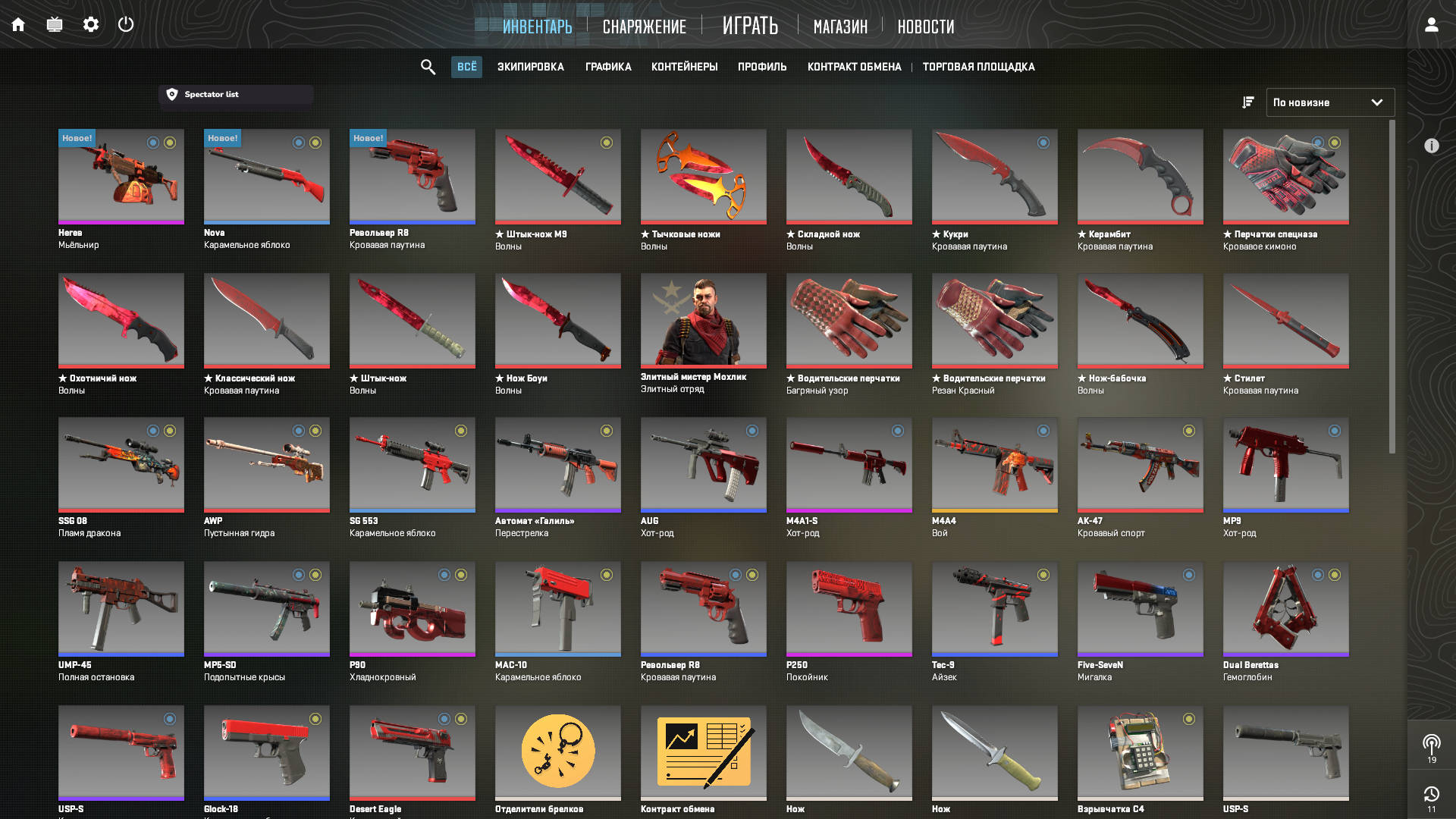Switch to the КОНТЕЙНЕРЫ tab
The width and height of the screenshot is (1456, 819).
(683, 67)
